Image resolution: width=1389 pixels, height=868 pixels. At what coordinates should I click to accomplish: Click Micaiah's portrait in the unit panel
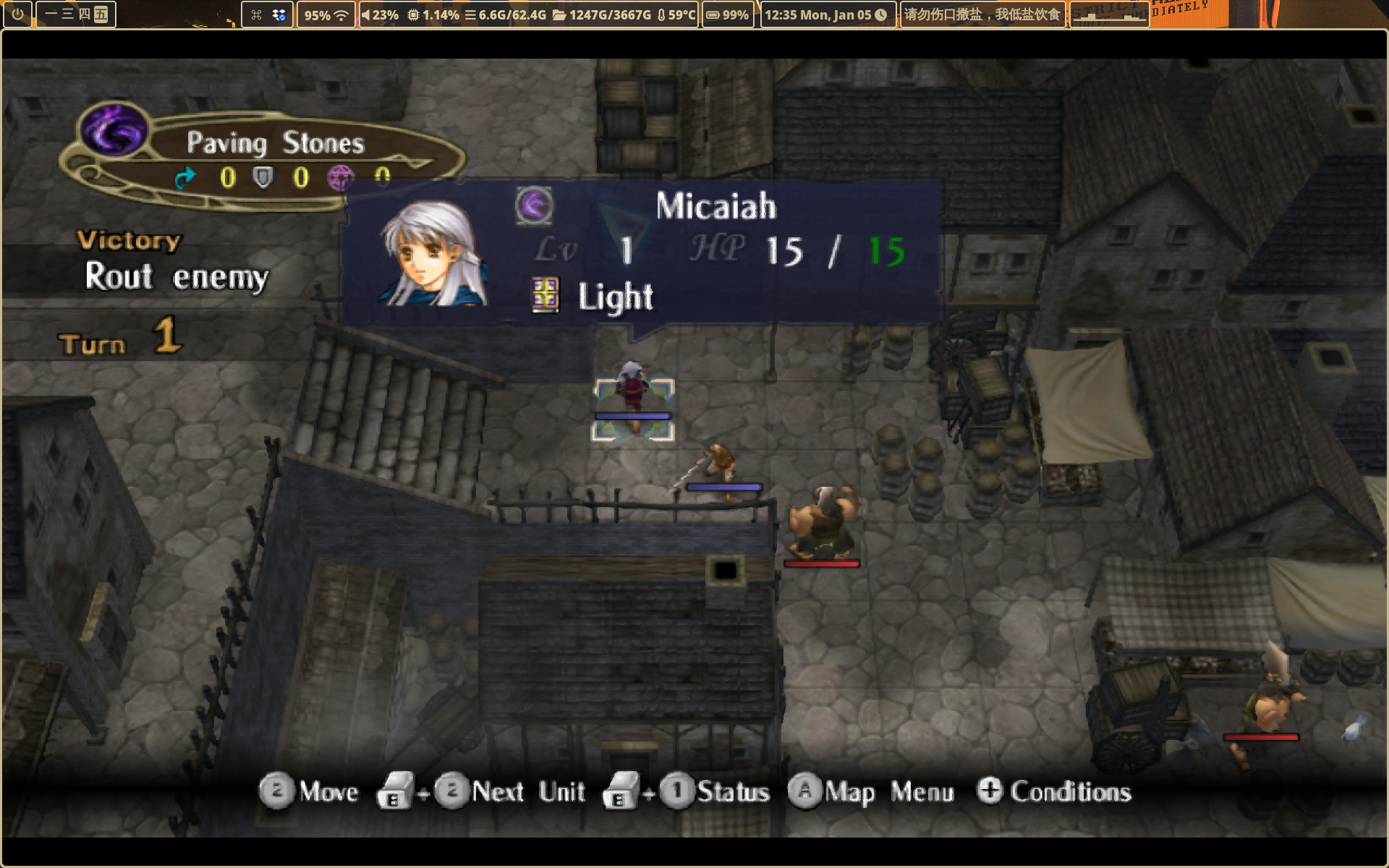point(432,253)
